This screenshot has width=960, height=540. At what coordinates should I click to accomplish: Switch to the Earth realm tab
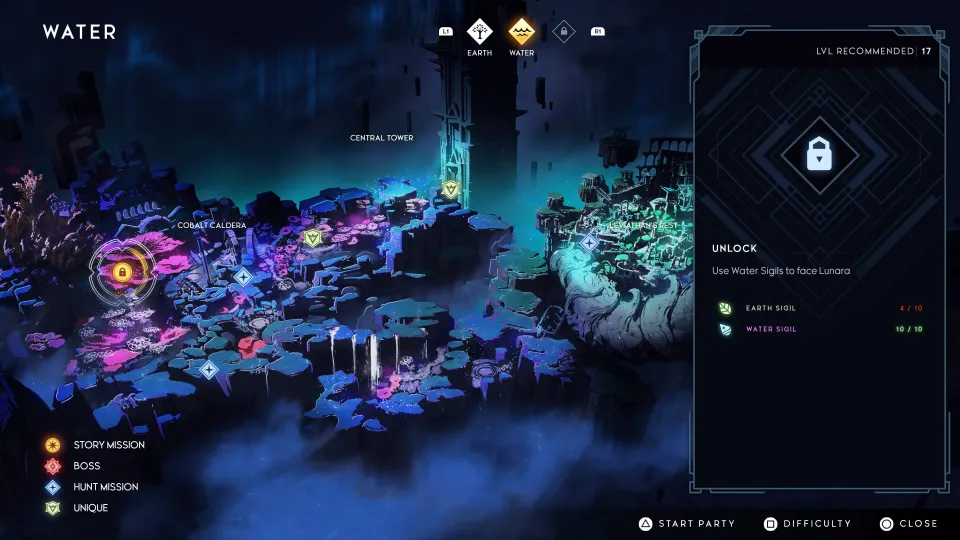click(x=480, y=32)
